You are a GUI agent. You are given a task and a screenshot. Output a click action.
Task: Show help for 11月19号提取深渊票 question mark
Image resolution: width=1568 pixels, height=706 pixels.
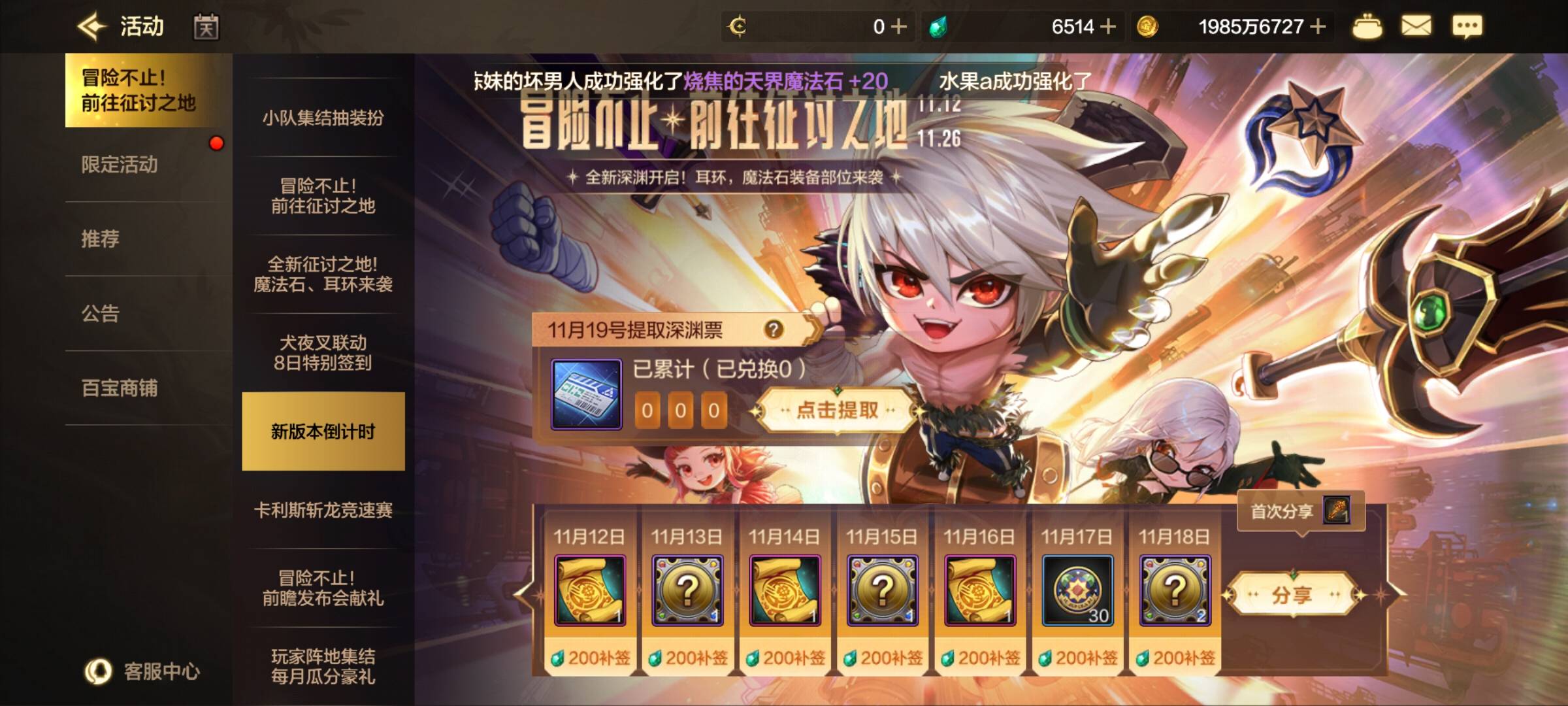click(x=774, y=329)
